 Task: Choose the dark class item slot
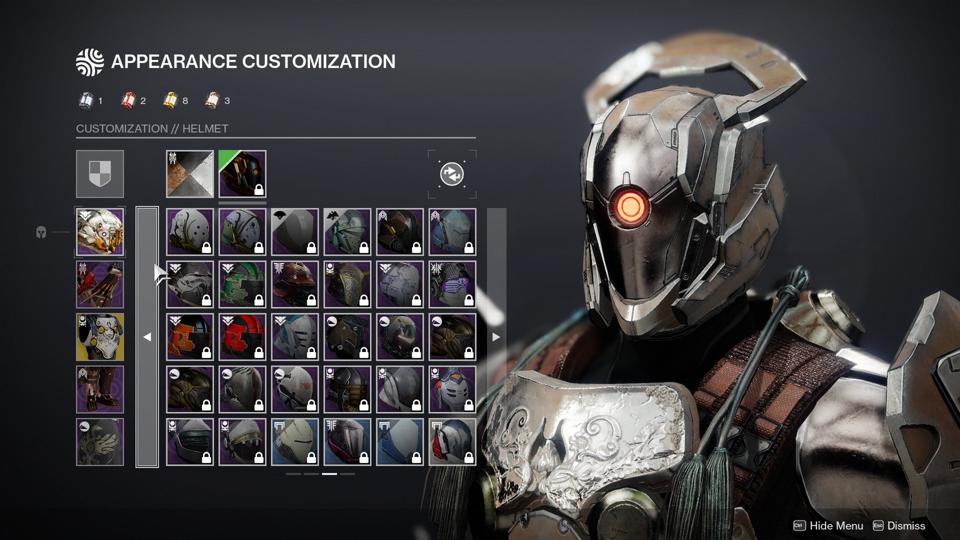100,442
